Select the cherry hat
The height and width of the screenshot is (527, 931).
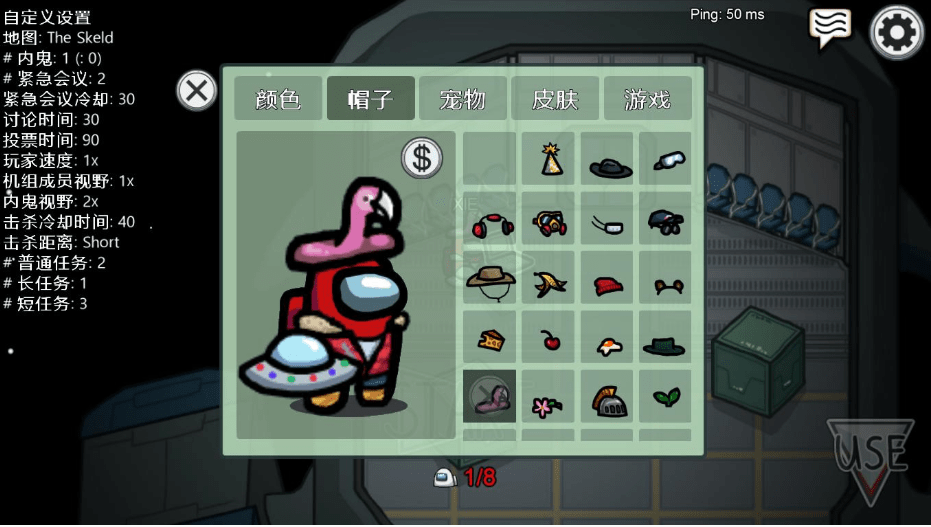pyautogui.click(x=548, y=337)
